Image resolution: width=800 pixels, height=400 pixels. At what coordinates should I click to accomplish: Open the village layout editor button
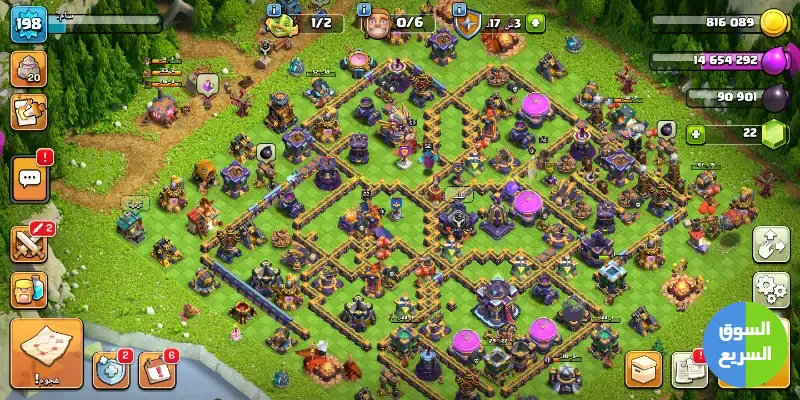pos(771,243)
